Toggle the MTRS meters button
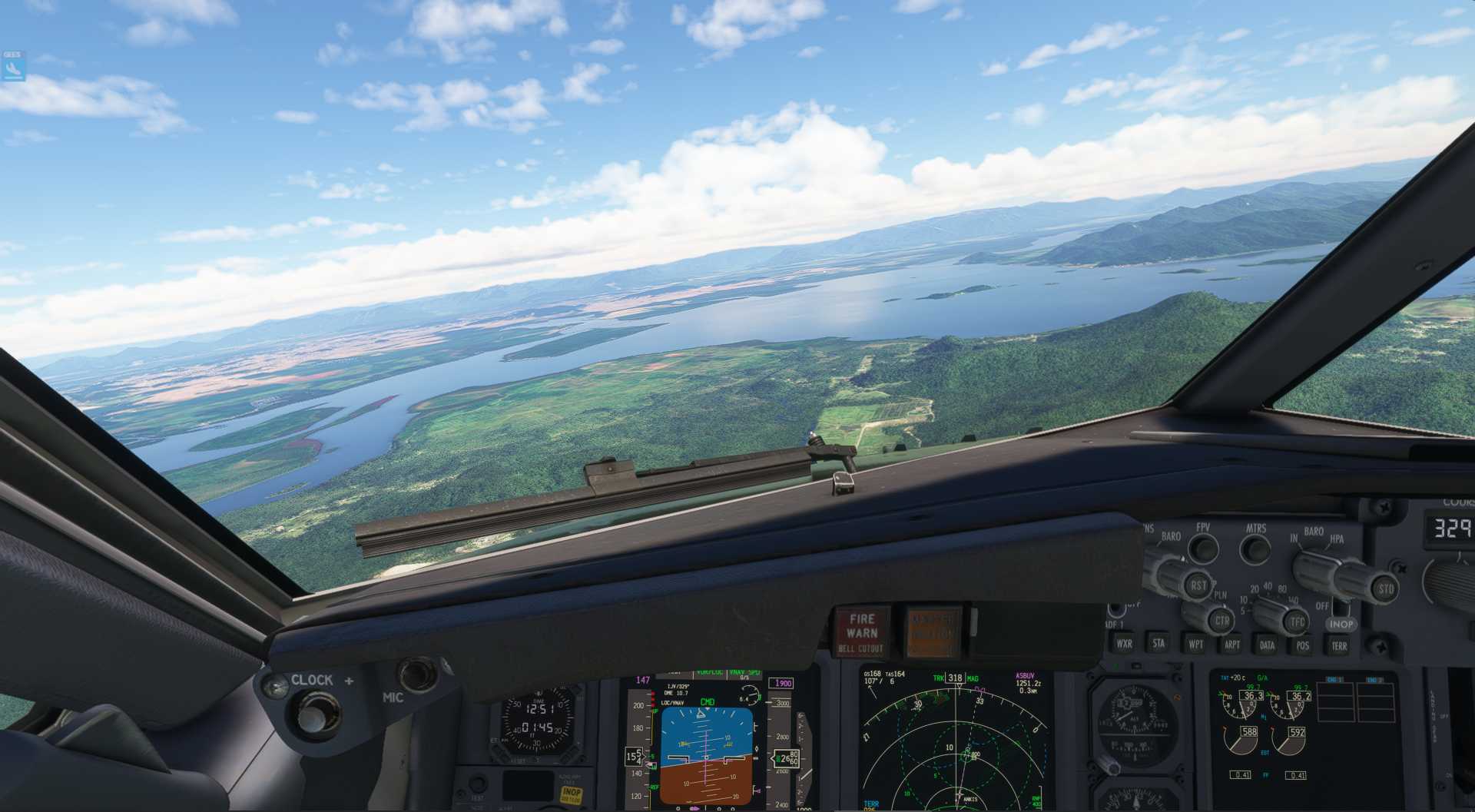This screenshot has height=812, width=1475. point(1255,549)
